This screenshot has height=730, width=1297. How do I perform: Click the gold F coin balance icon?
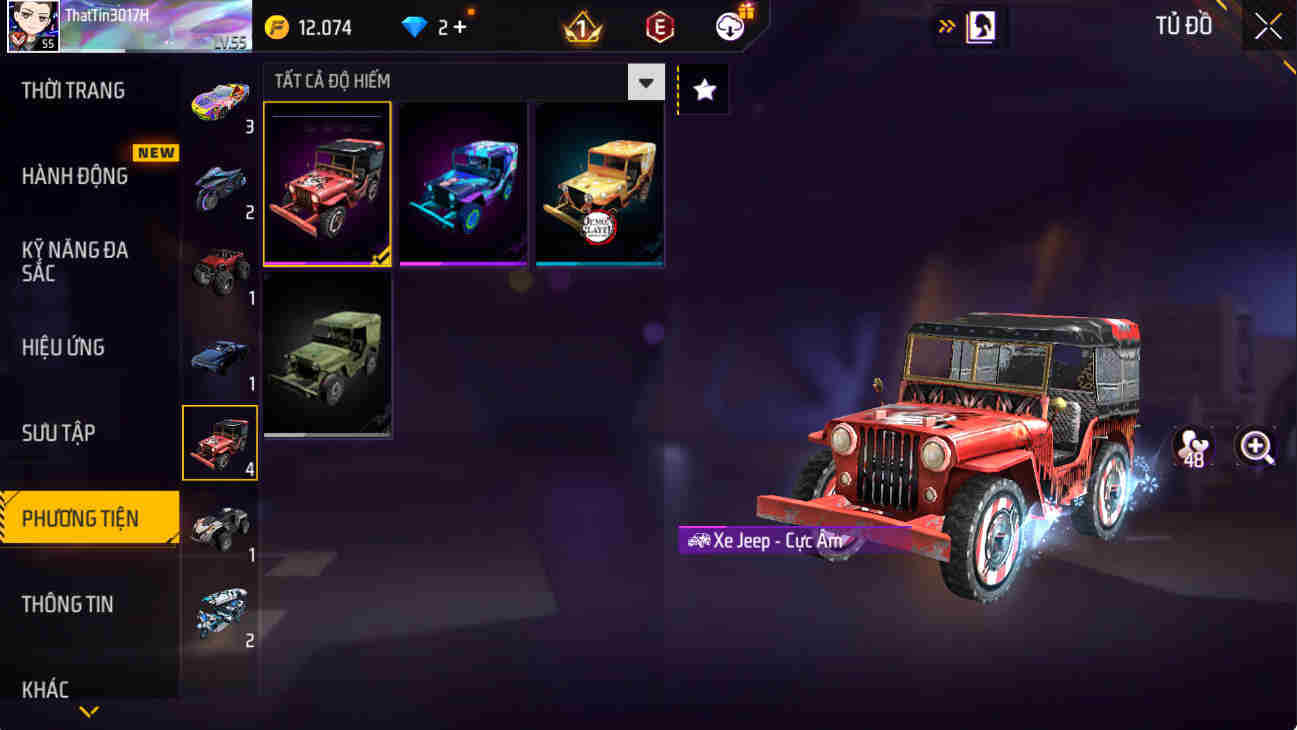pos(277,28)
